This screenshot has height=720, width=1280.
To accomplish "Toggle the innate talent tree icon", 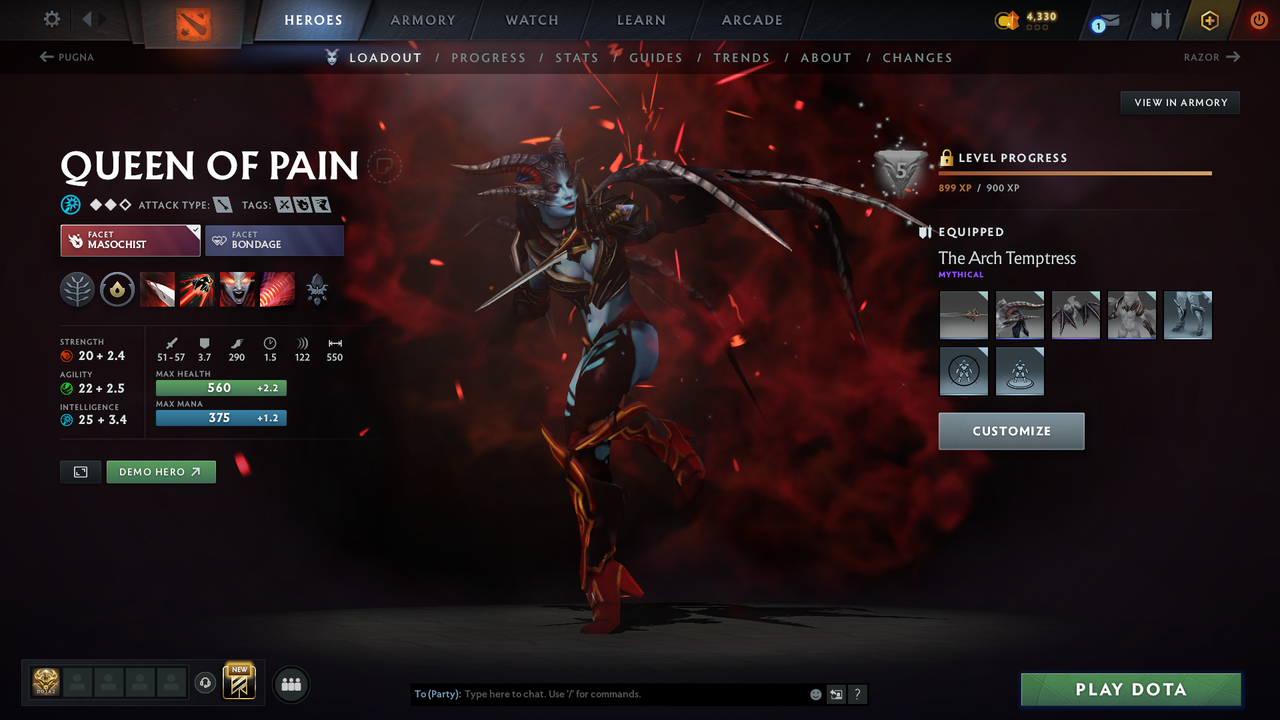I will pos(77,290).
